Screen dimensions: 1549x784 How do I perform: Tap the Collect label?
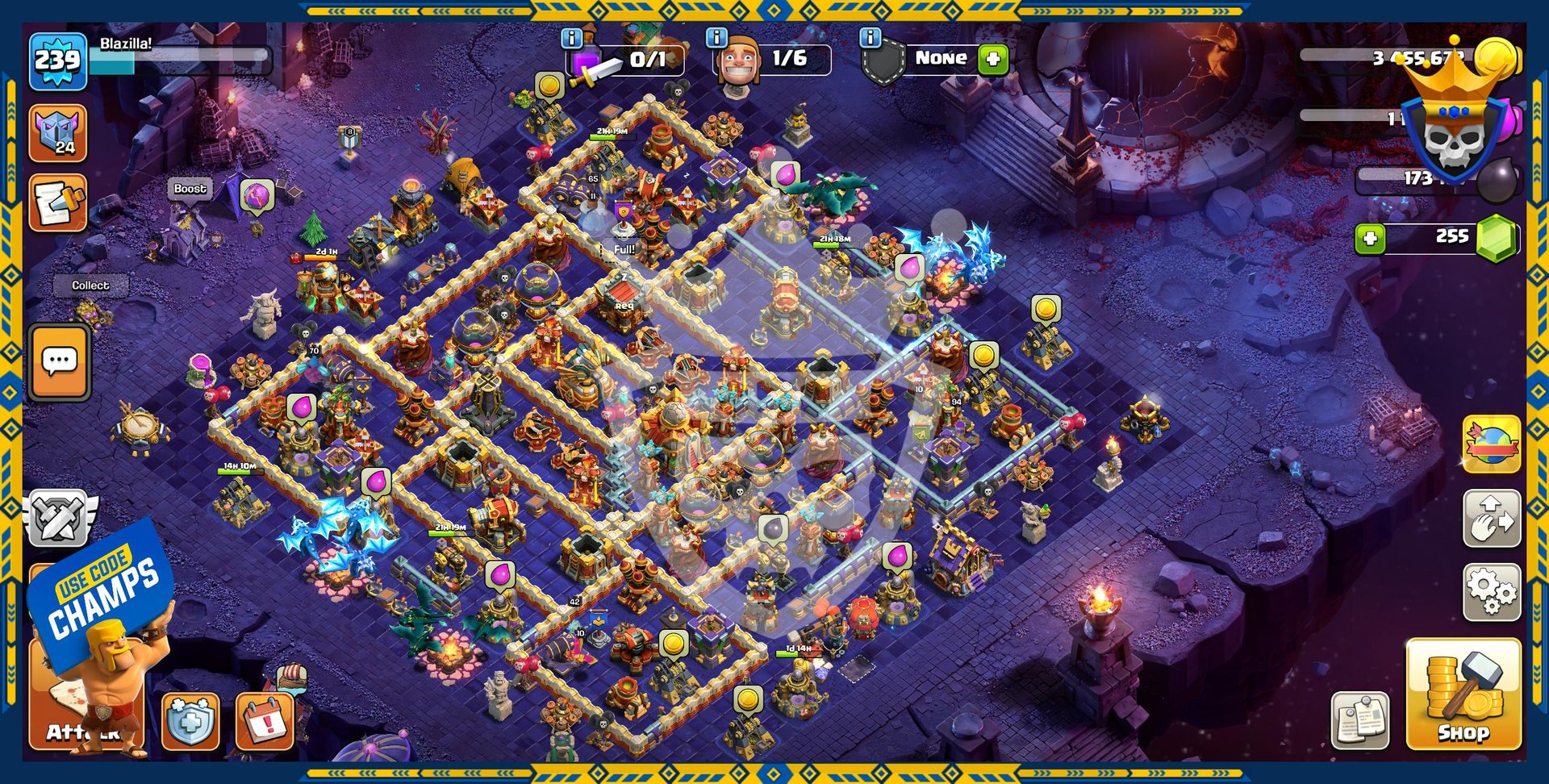pos(90,286)
